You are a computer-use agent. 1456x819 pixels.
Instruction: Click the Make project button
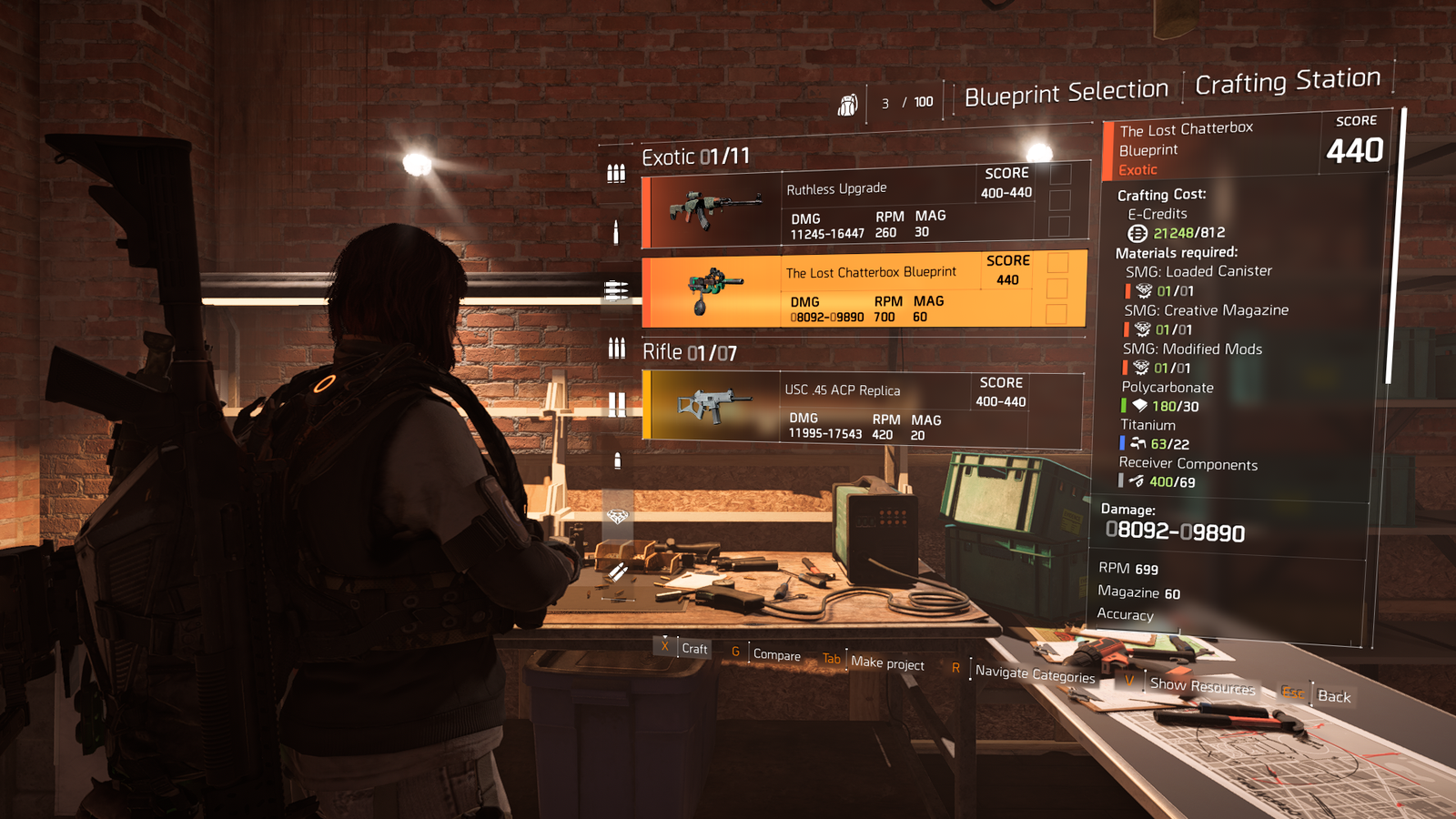pyautogui.click(x=887, y=663)
